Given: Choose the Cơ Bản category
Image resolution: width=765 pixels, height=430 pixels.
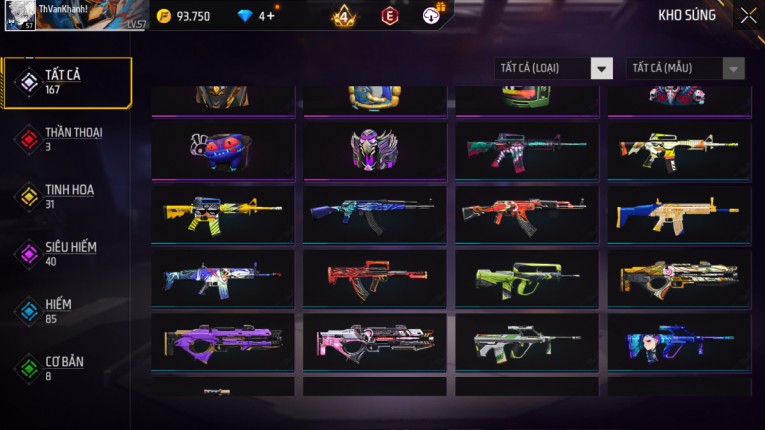Looking at the screenshot, I should (67, 368).
